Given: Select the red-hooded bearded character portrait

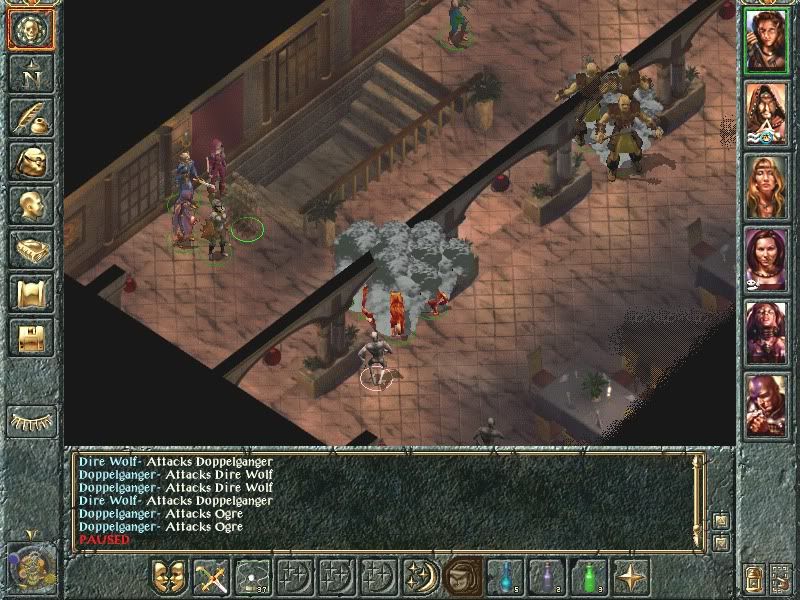Looking at the screenshot, I should tap(768, 112).
